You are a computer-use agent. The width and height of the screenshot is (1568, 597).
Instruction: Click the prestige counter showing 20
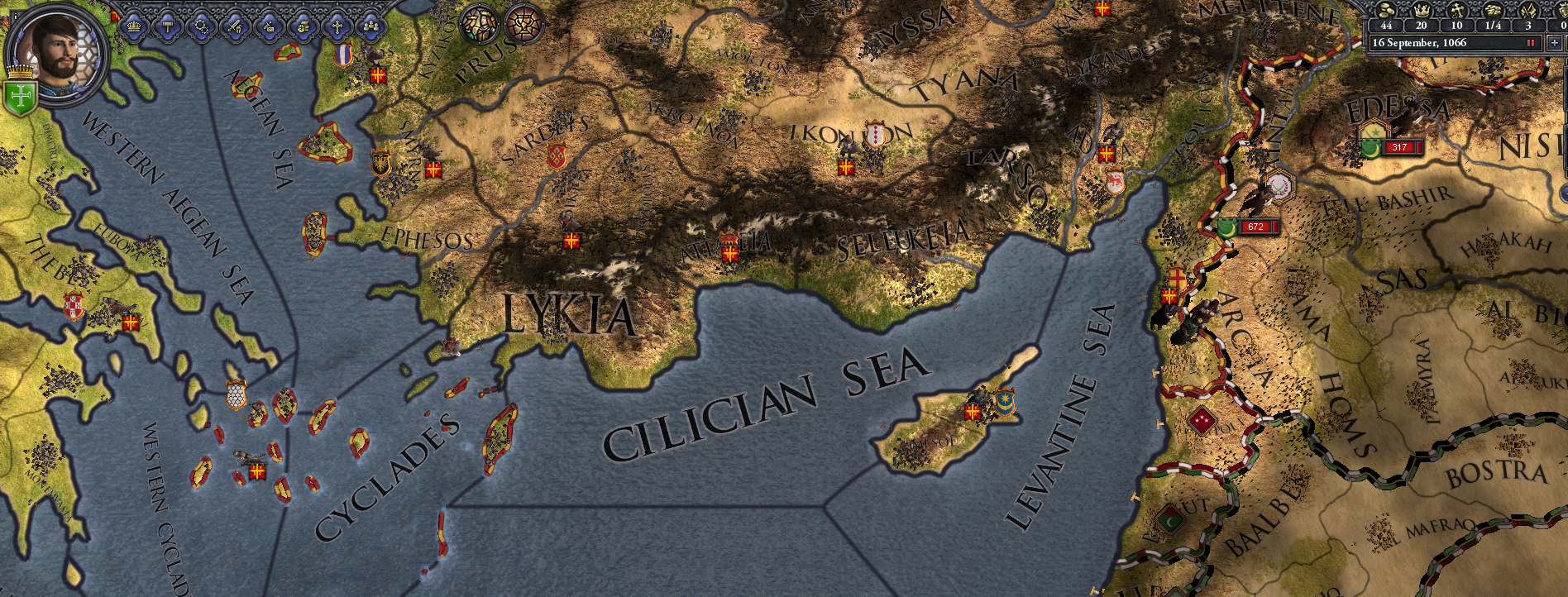pos(1421,25)
